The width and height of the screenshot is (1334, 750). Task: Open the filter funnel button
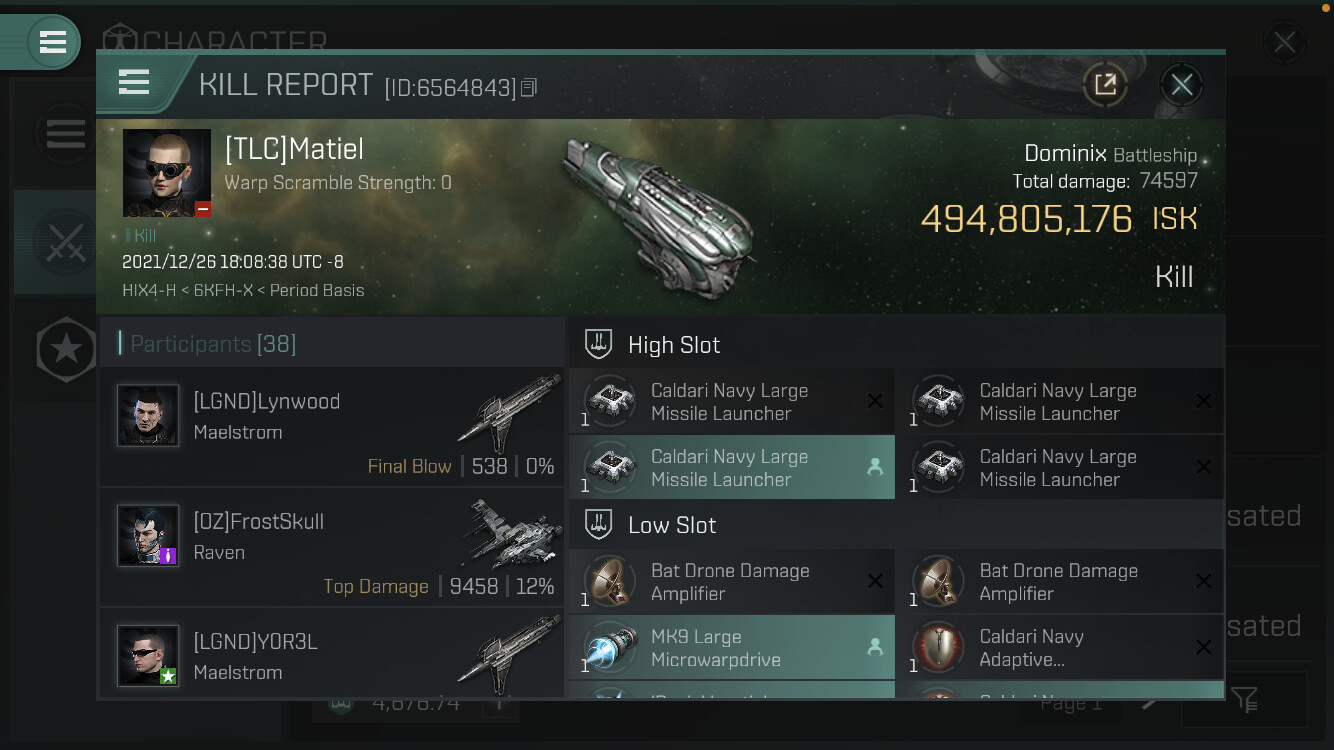click(1245, 699)
